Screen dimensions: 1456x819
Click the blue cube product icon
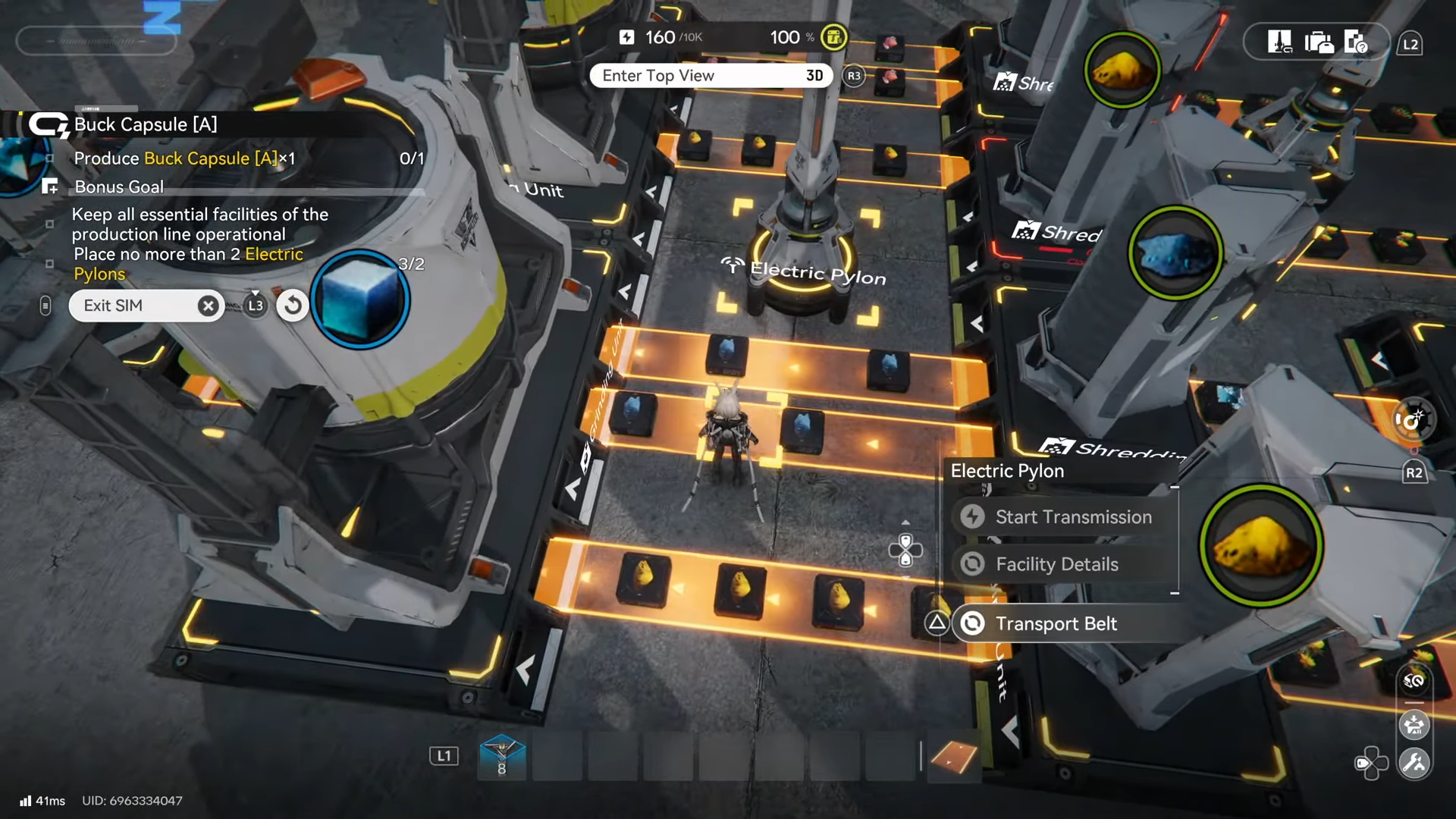tap(360, 300)
